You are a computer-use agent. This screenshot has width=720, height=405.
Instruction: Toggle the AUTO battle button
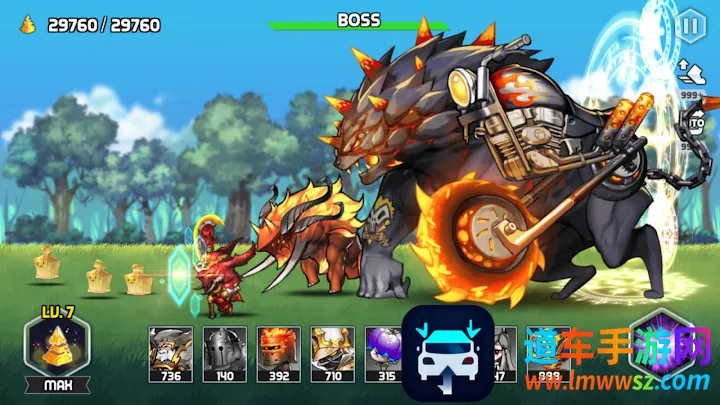696,122
